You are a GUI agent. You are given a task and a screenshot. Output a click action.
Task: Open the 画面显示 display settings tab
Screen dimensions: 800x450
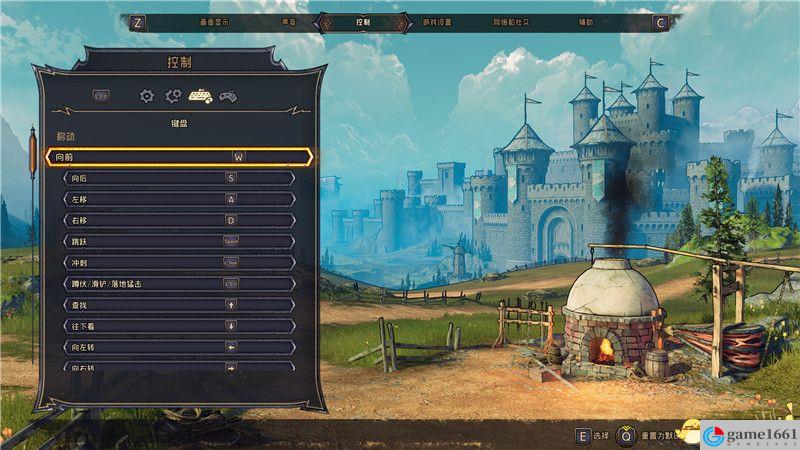(215, 22)
